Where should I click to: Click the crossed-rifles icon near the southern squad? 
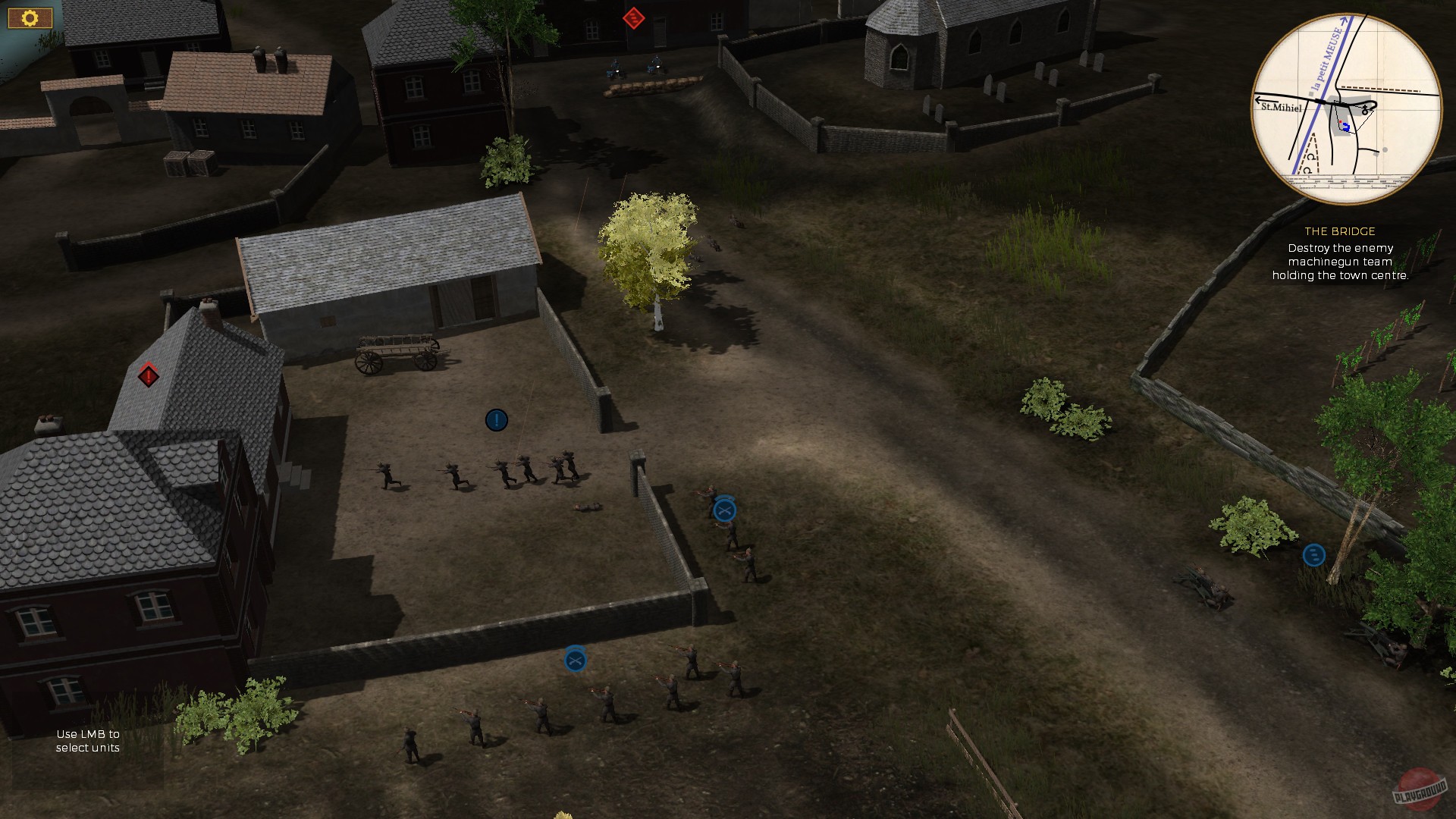coord(575,660)
